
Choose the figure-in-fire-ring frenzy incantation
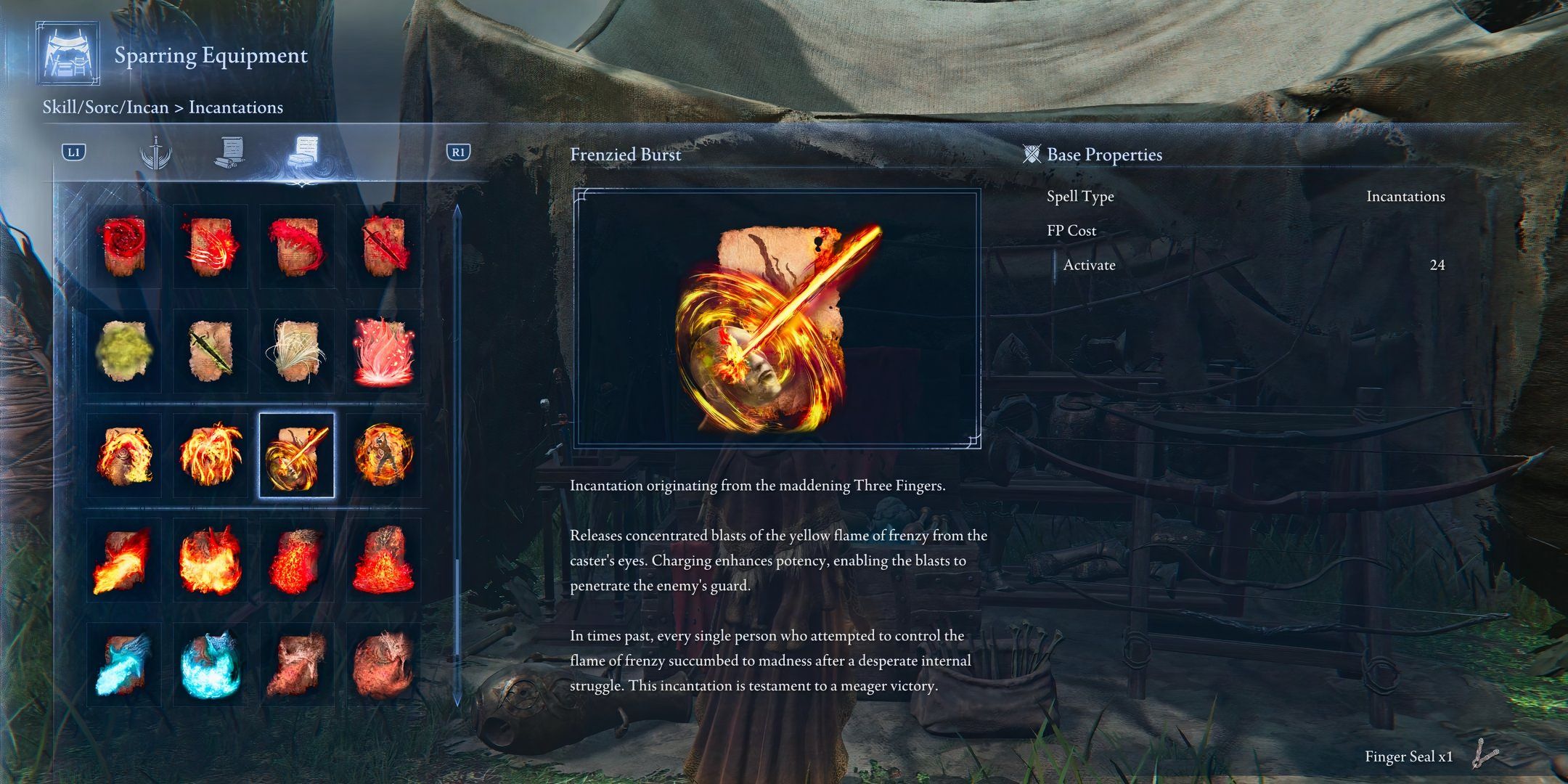(383, 456)
